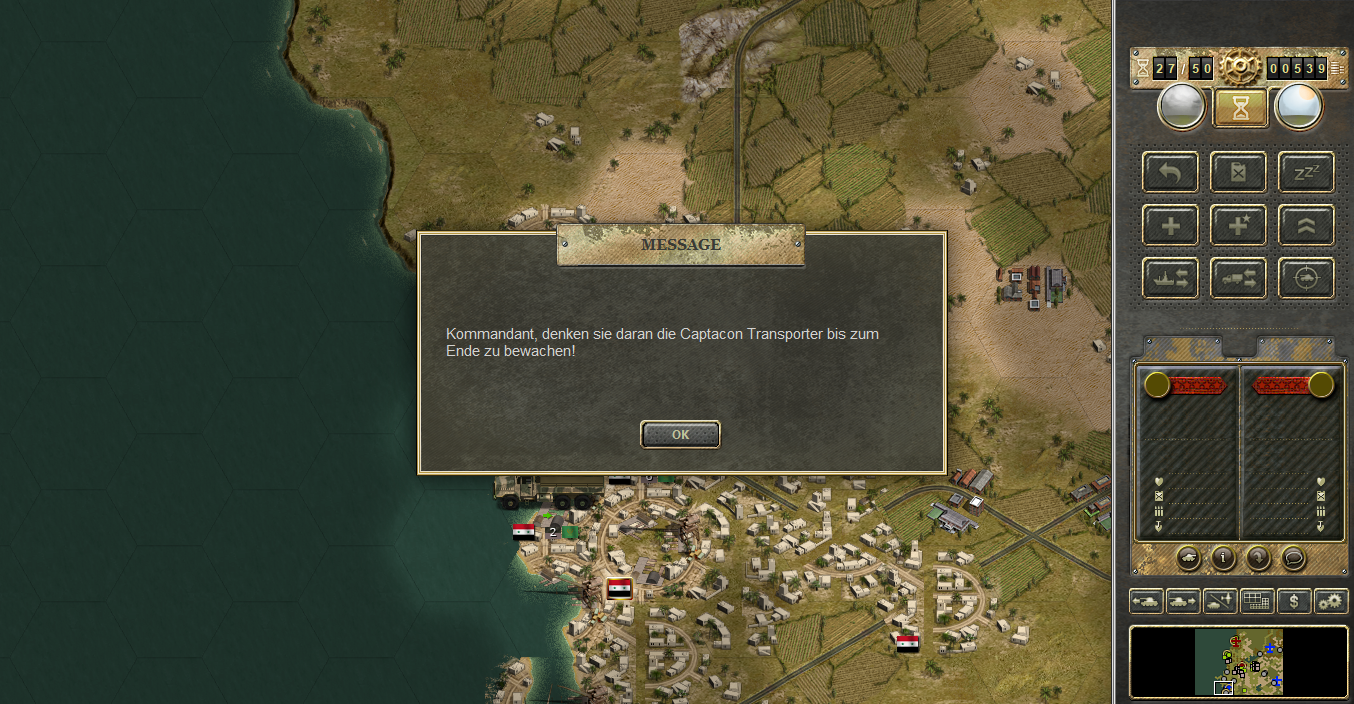This screenshot has width=1354, height=704.
Task: Open settings with the gears button
Action: coord(1331,601)
